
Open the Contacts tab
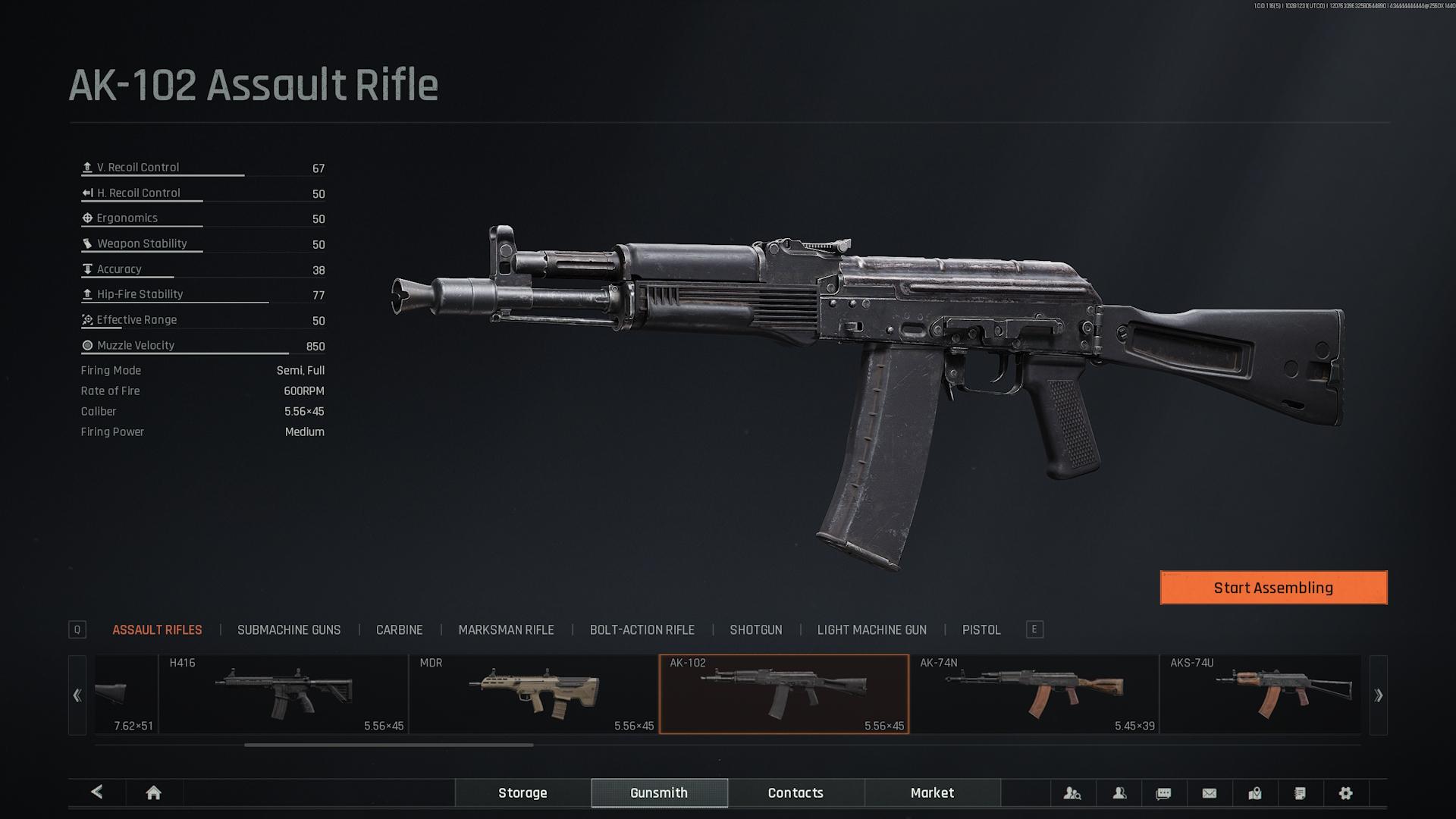pyautogui.click(x=795, y=793)
